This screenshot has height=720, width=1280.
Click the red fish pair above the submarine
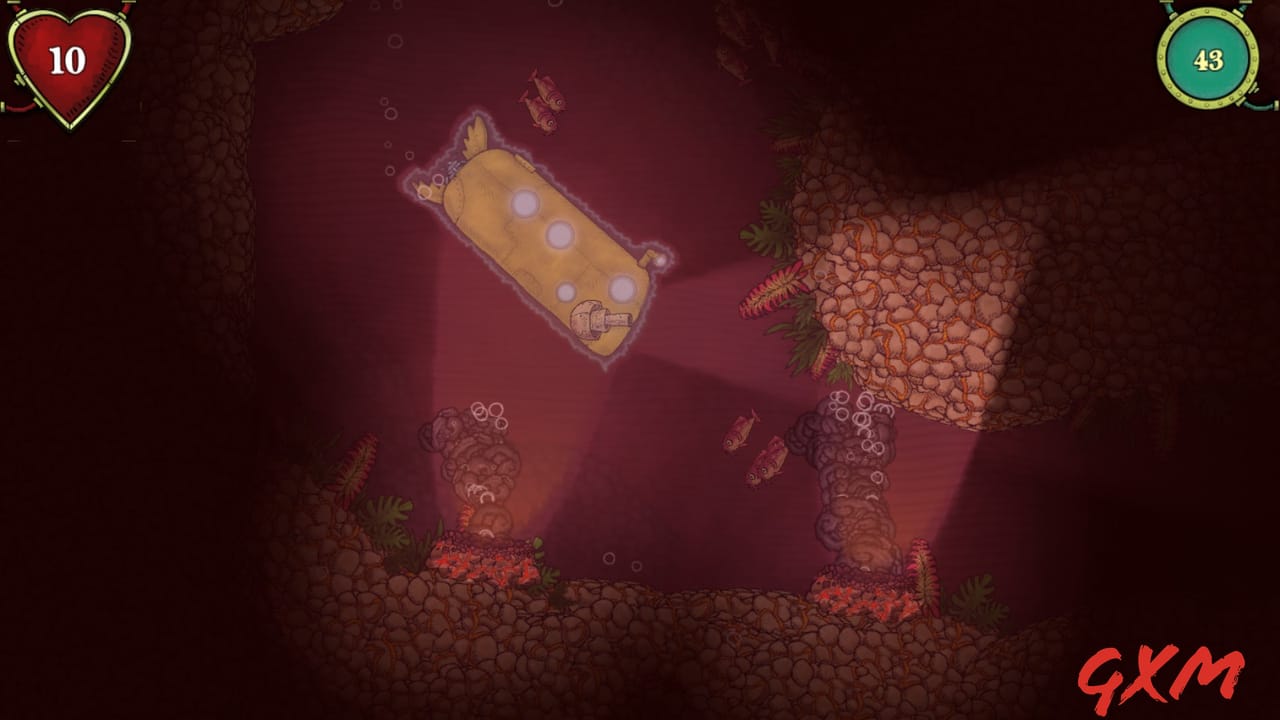point(545,100)
